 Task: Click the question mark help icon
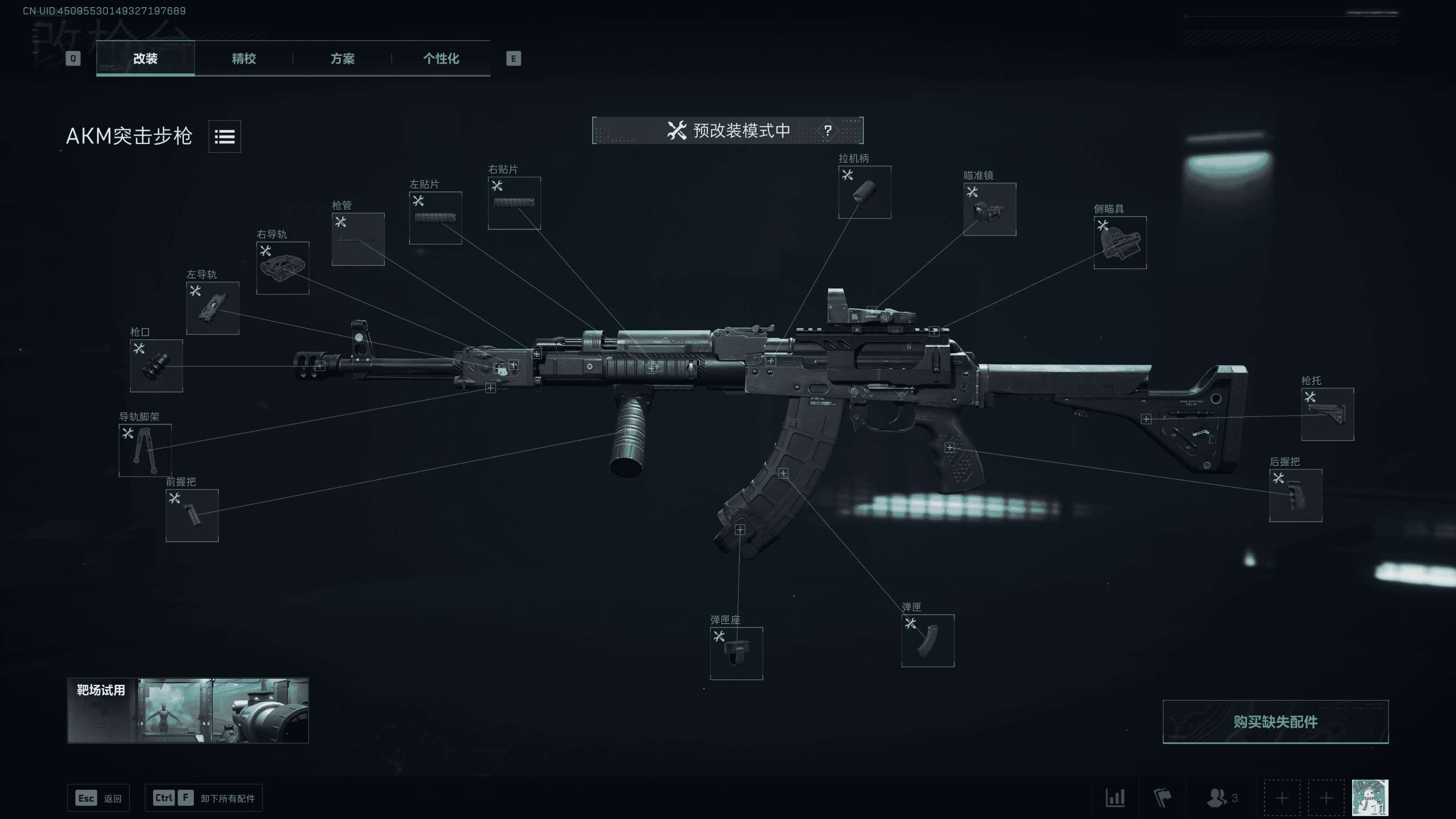828,130
